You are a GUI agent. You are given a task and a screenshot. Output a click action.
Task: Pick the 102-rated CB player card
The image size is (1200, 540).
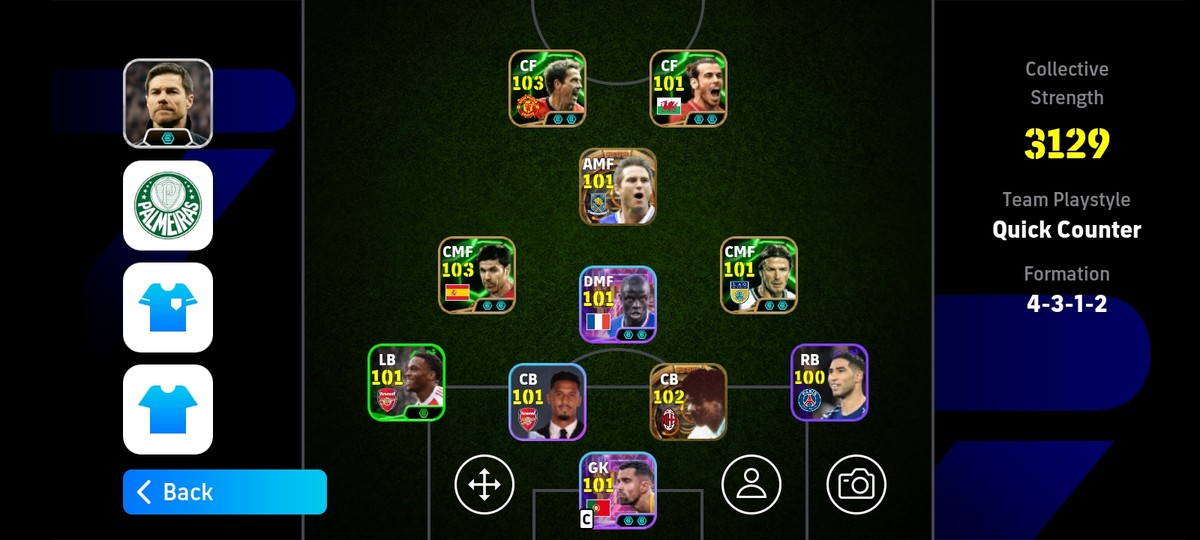688,401
